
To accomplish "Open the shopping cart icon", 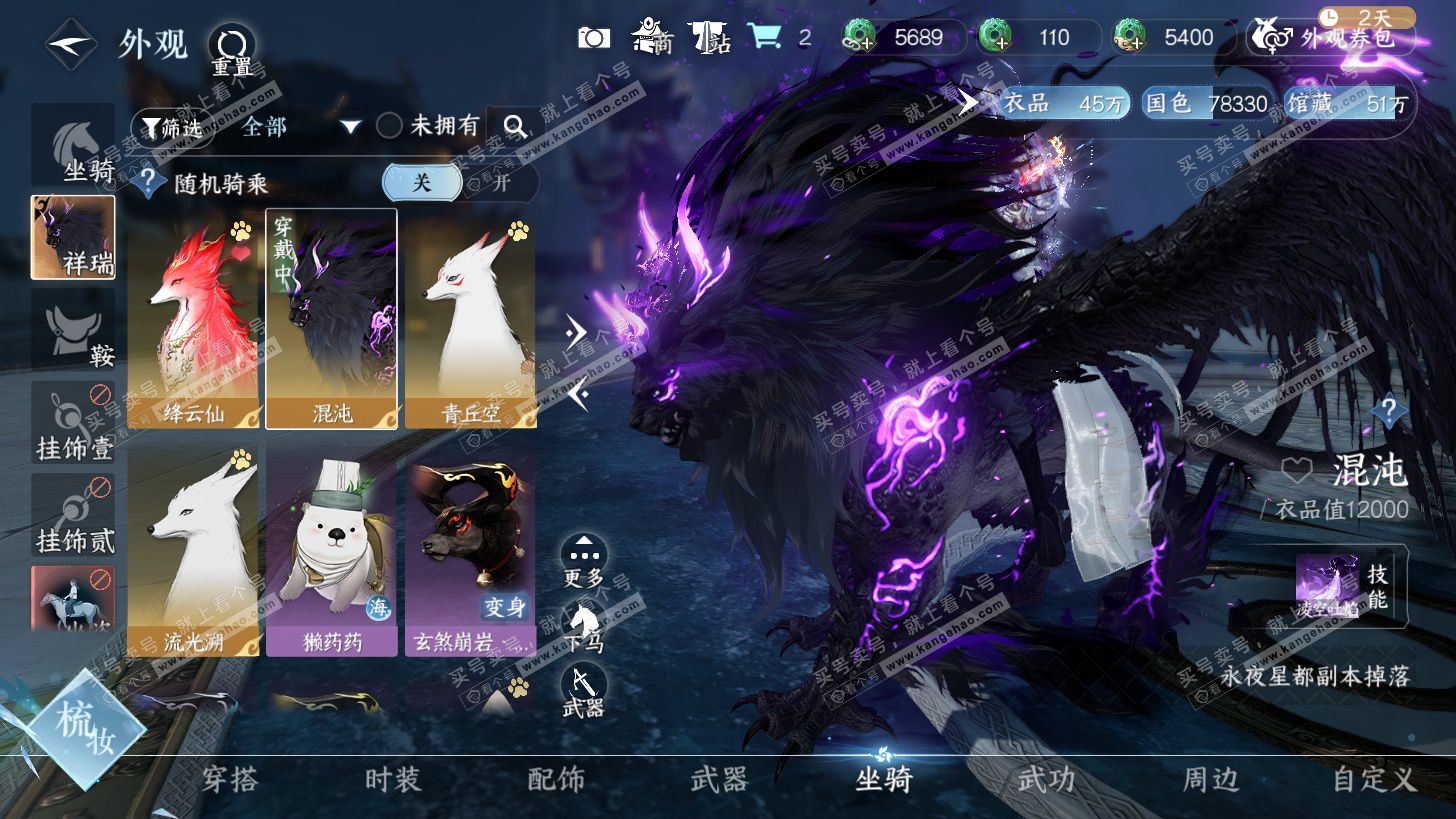I will tap(765, 38).
